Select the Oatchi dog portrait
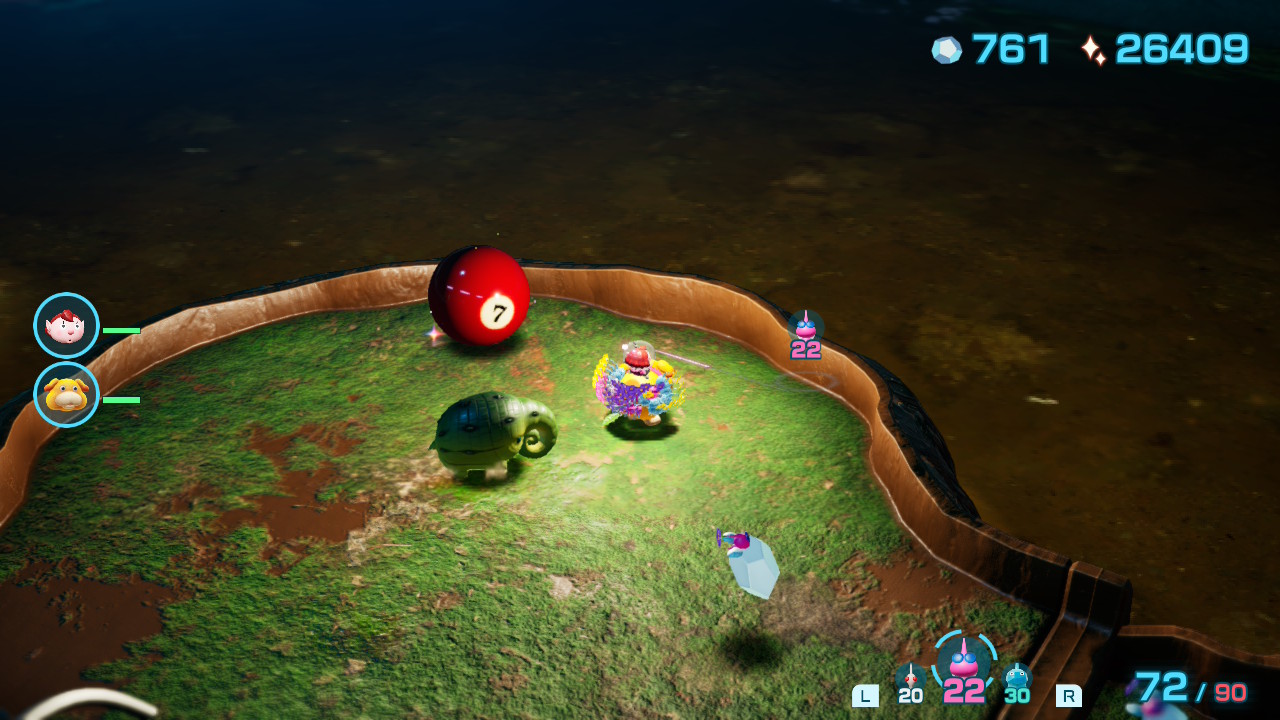Viewport: 1280px width, 720px height. (67, 395)
